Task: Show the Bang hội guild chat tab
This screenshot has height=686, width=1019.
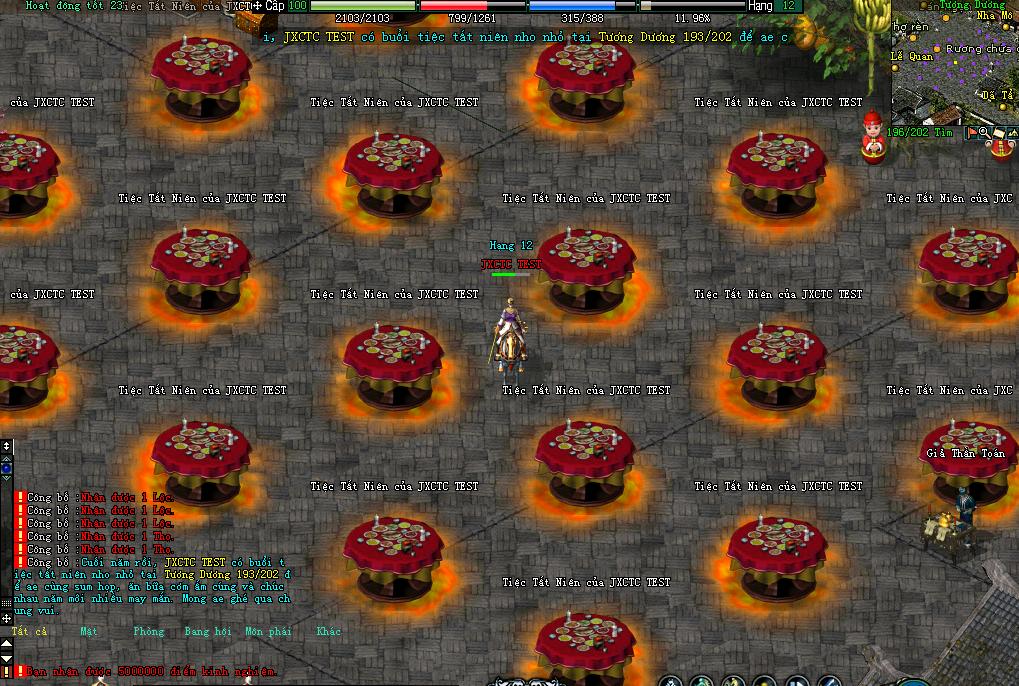Action: click(x=207, y=632)
